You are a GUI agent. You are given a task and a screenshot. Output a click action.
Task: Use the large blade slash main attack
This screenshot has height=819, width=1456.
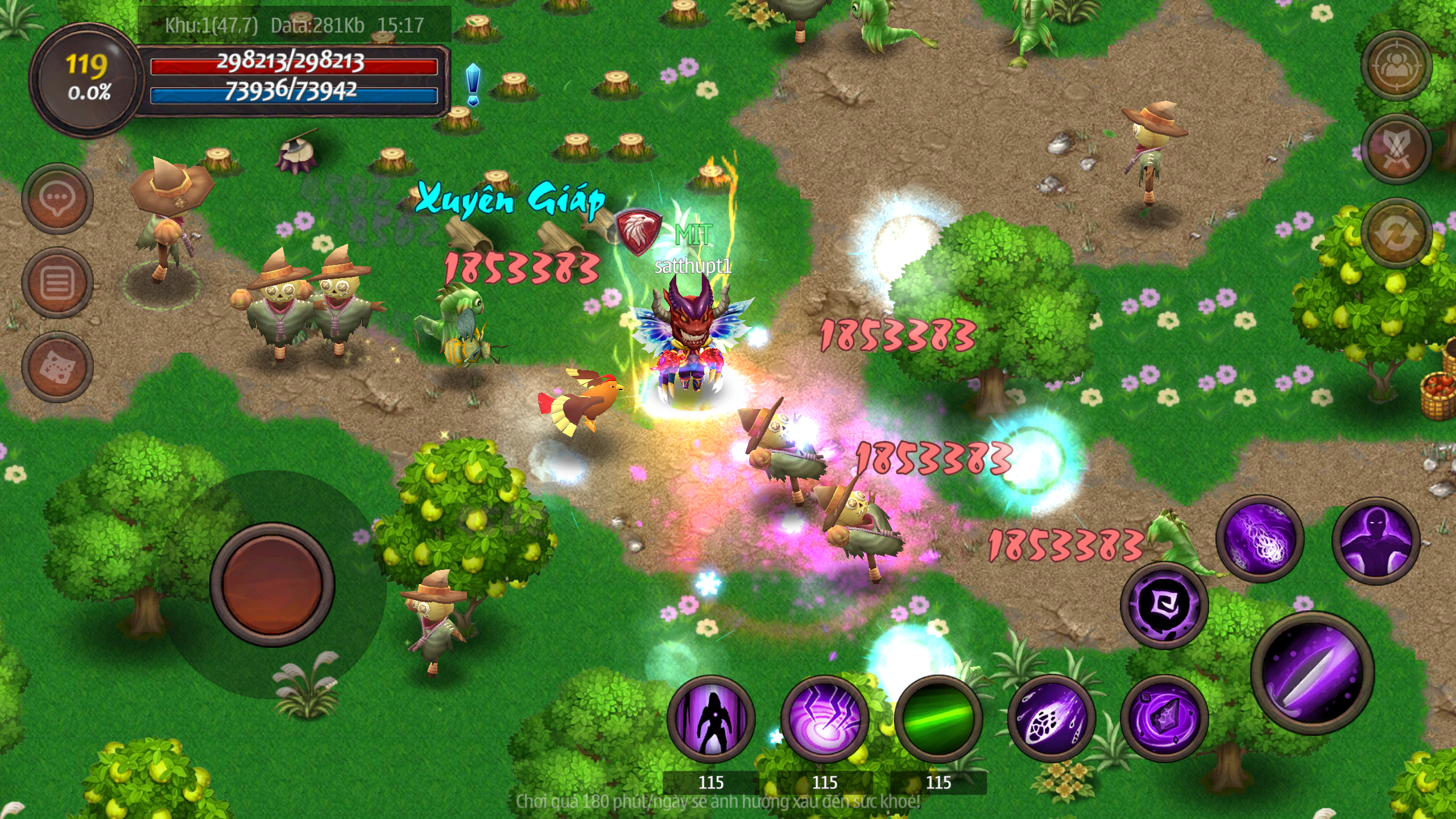pos(1313,673)
